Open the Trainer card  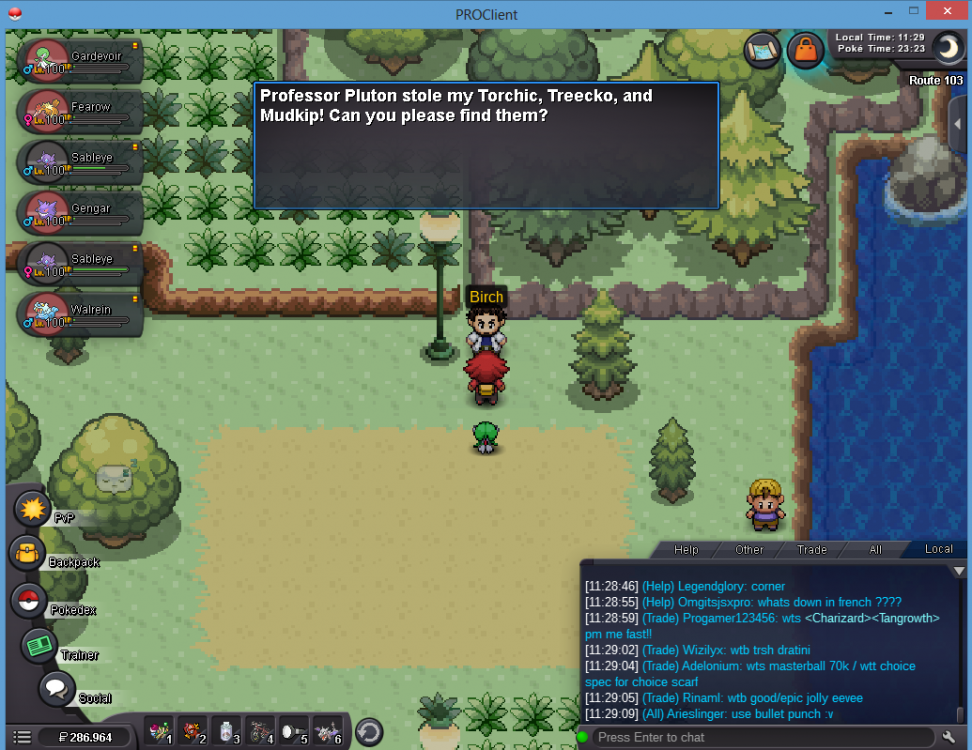point(40,646)
